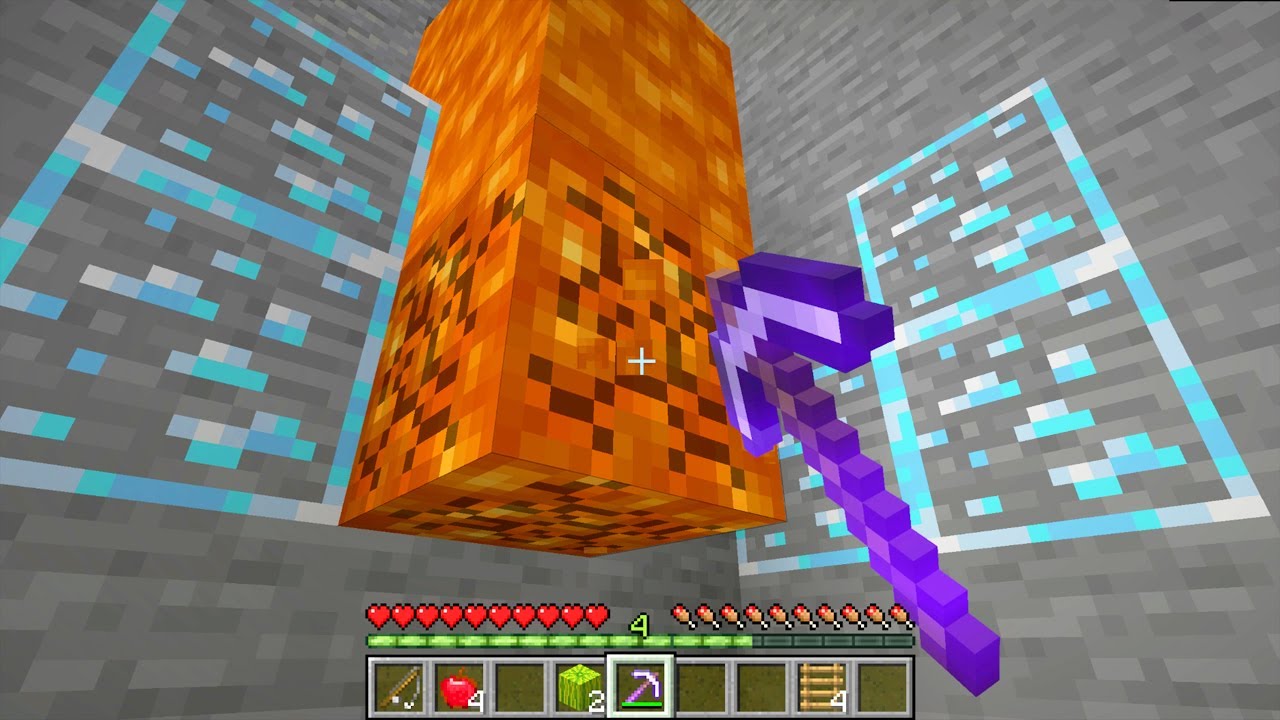Select the stack of 4 apples
This screenshot has height=720, width=1280.
point(458,688)
